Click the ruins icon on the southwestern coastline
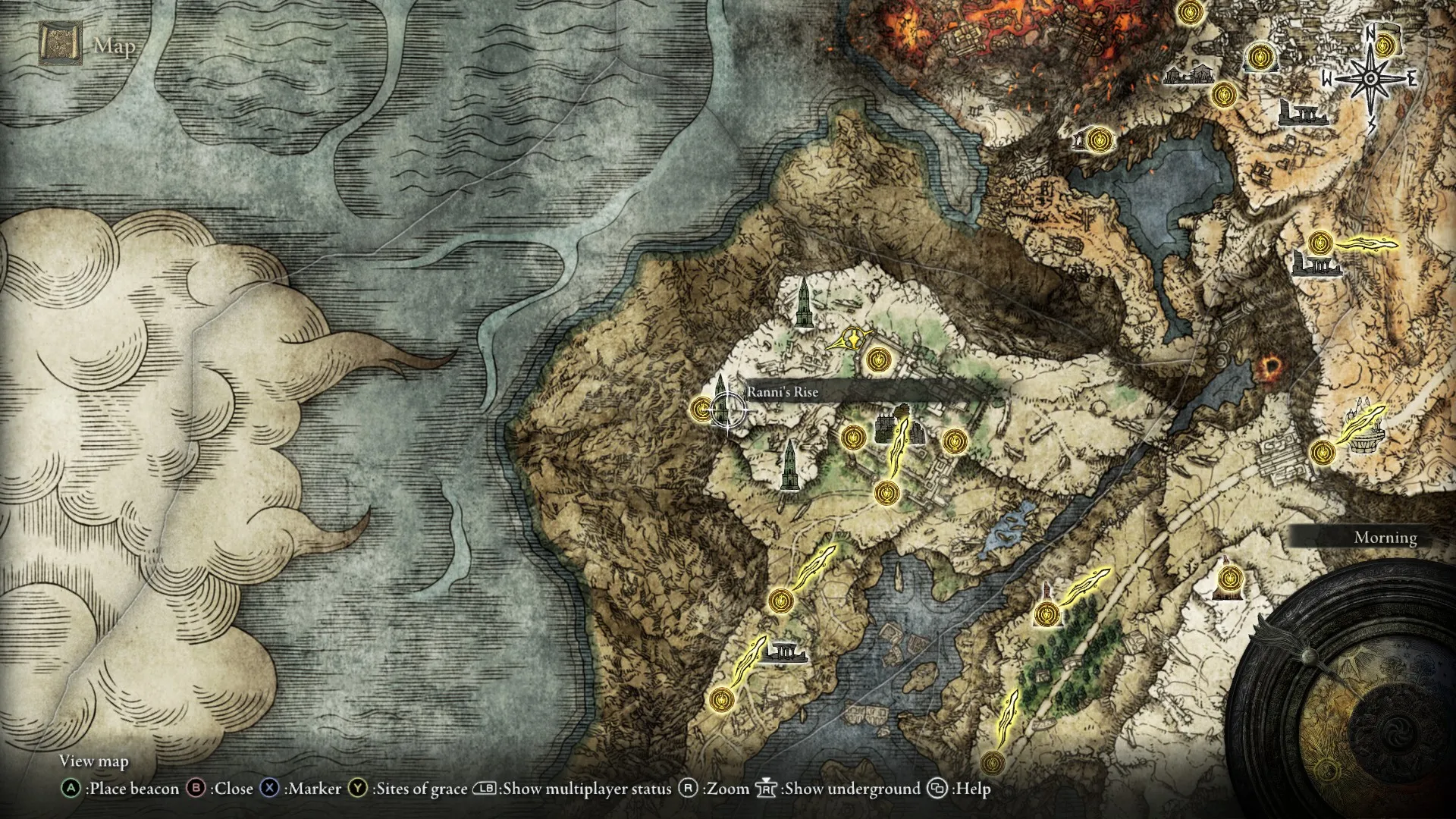Screen dimensions: 1456x819 point(786,654)
